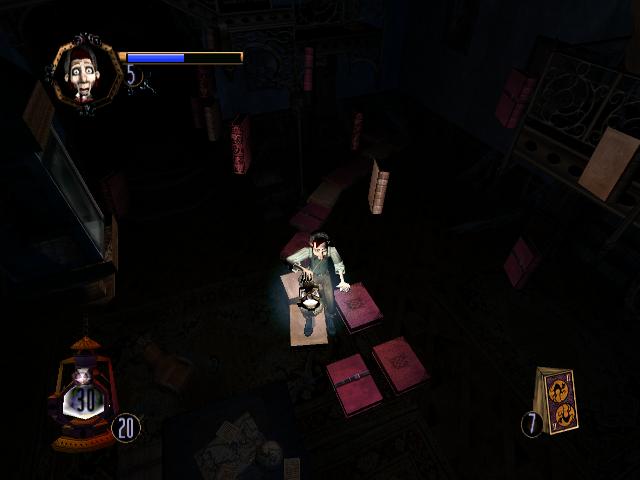Select the lantern weapon icon

pyautogui.click(x=83, y=395)
